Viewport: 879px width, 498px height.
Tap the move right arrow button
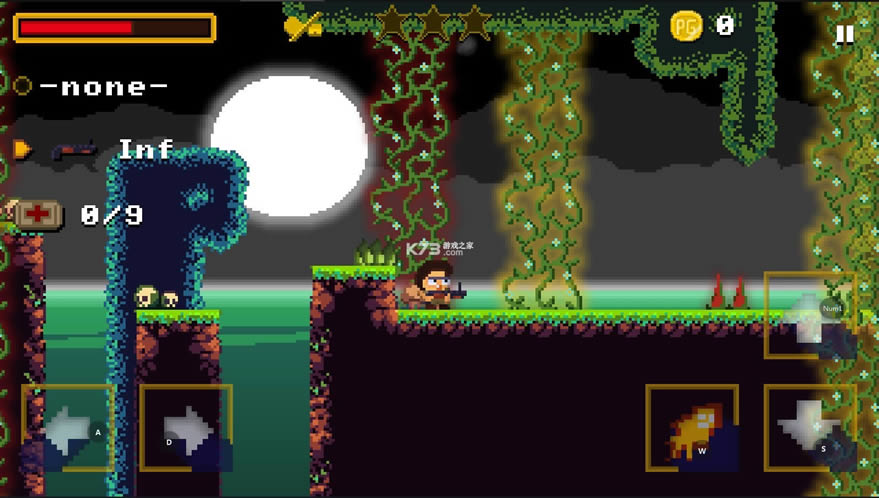[186, 427]
